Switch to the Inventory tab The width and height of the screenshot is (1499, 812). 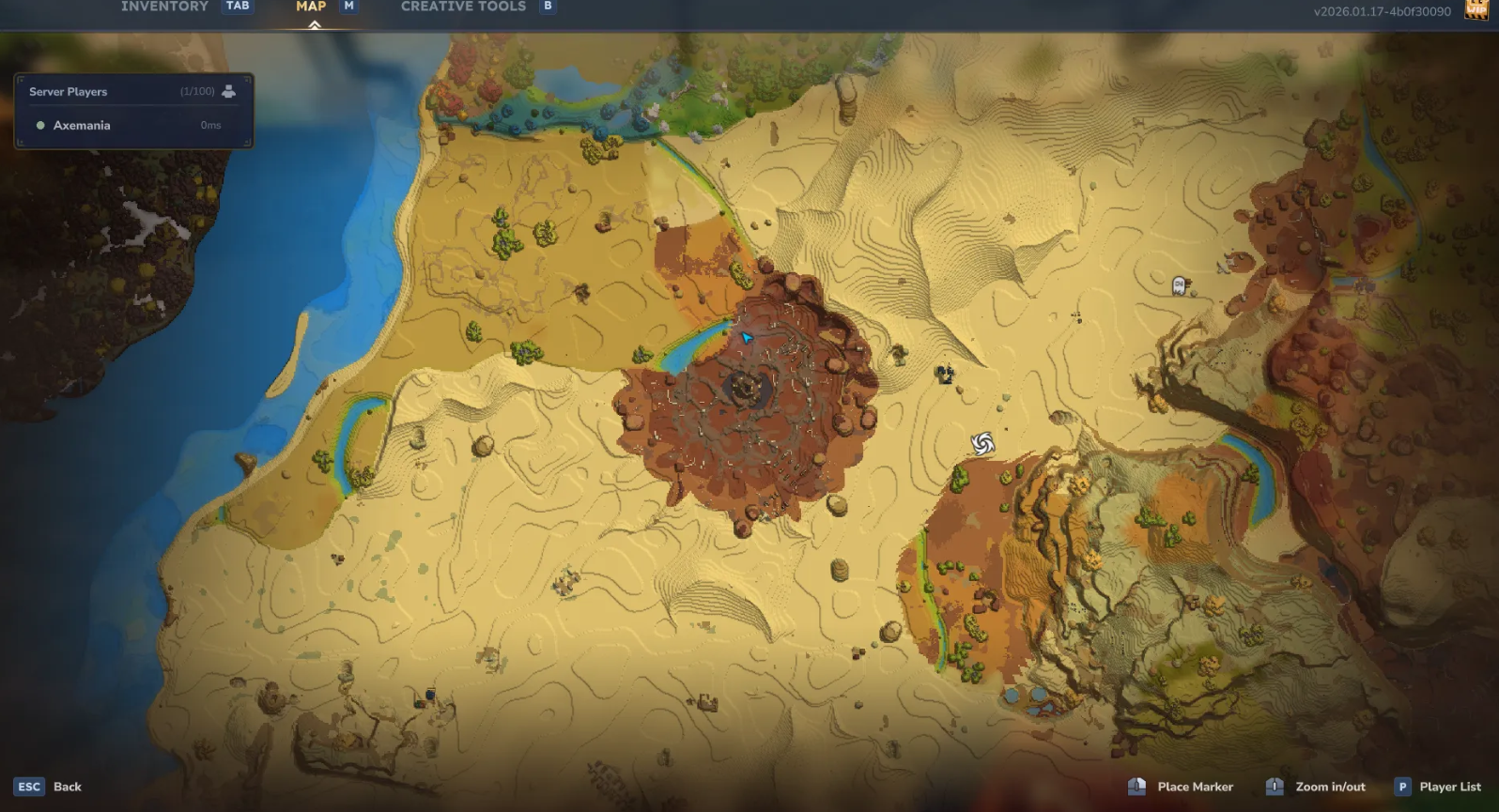(164, 7)
